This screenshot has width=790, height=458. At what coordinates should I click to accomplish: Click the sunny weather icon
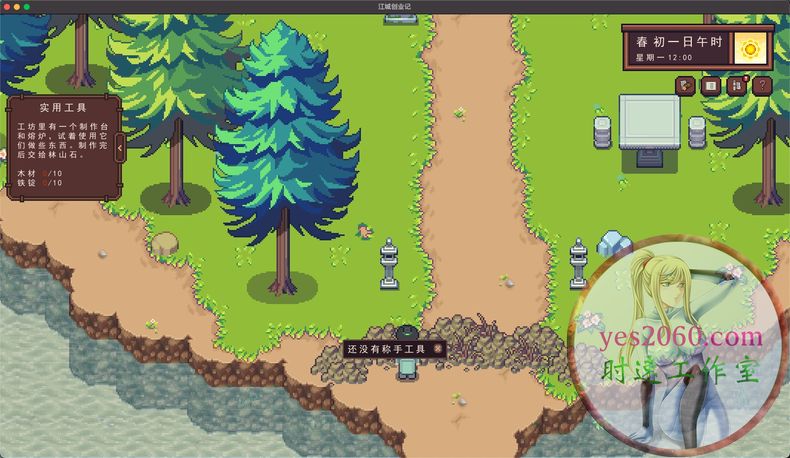(x=750, y=47)
